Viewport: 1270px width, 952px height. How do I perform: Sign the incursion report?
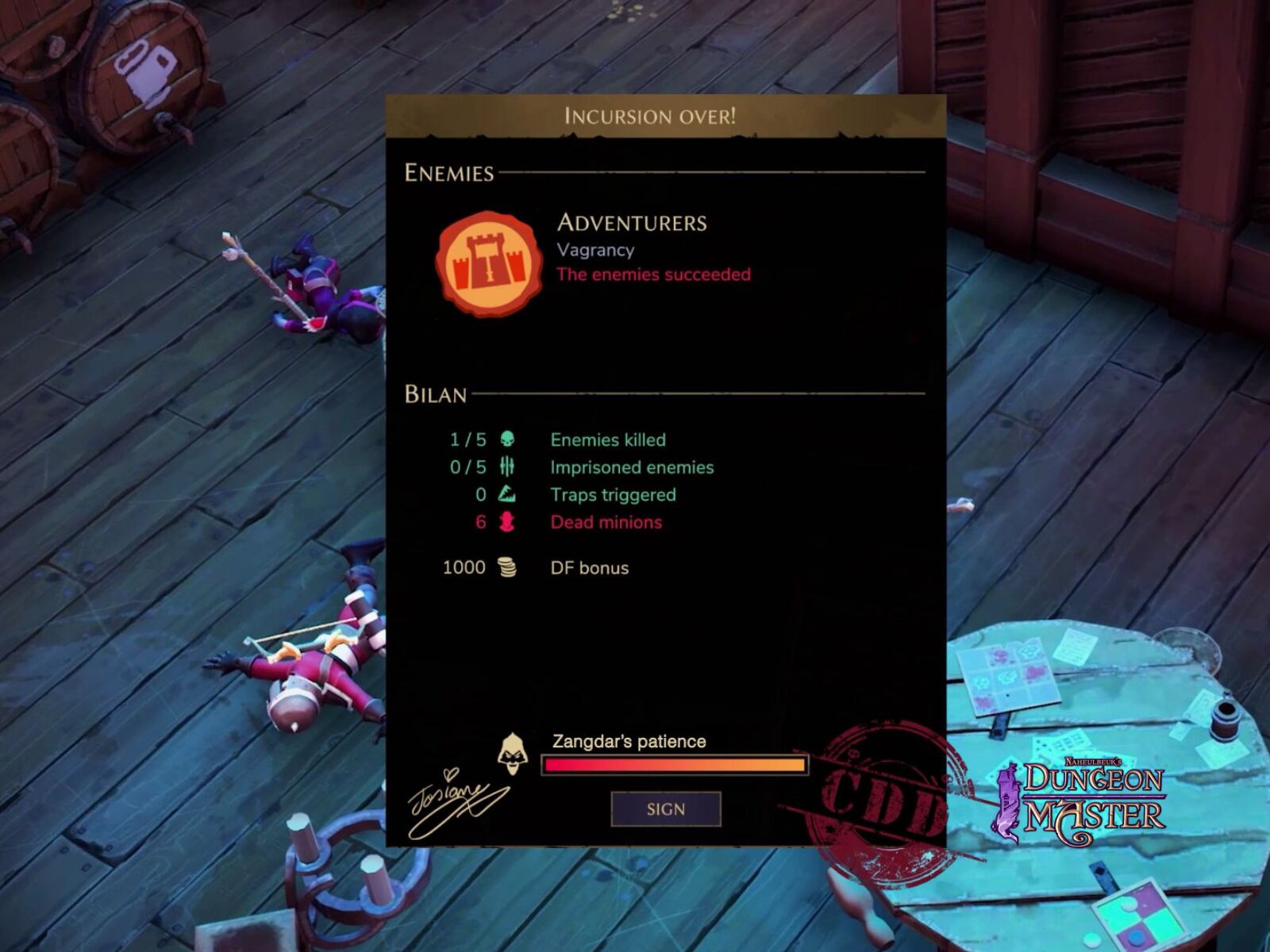pos(665,809)
